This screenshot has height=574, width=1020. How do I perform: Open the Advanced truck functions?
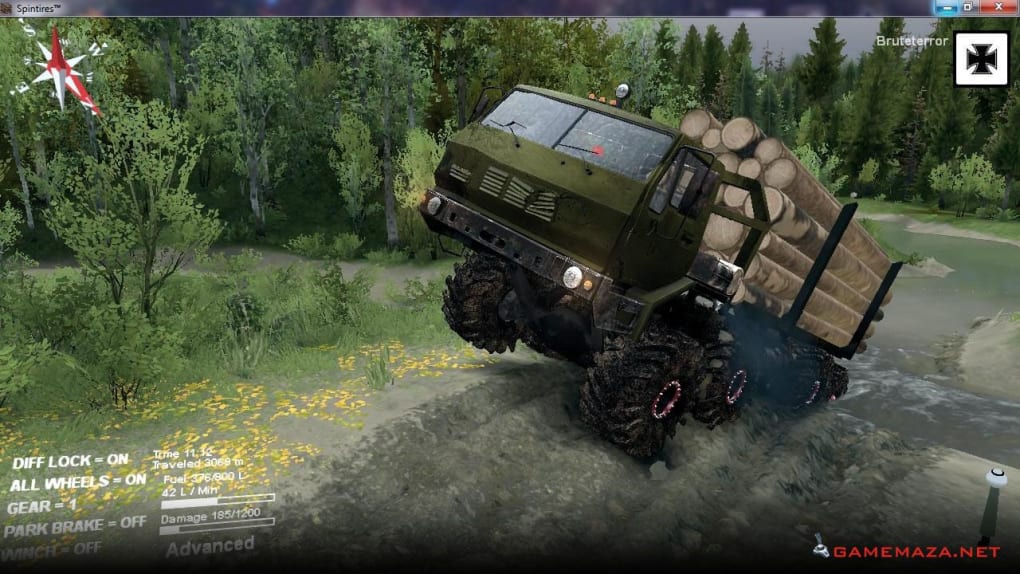pos(210,546)
